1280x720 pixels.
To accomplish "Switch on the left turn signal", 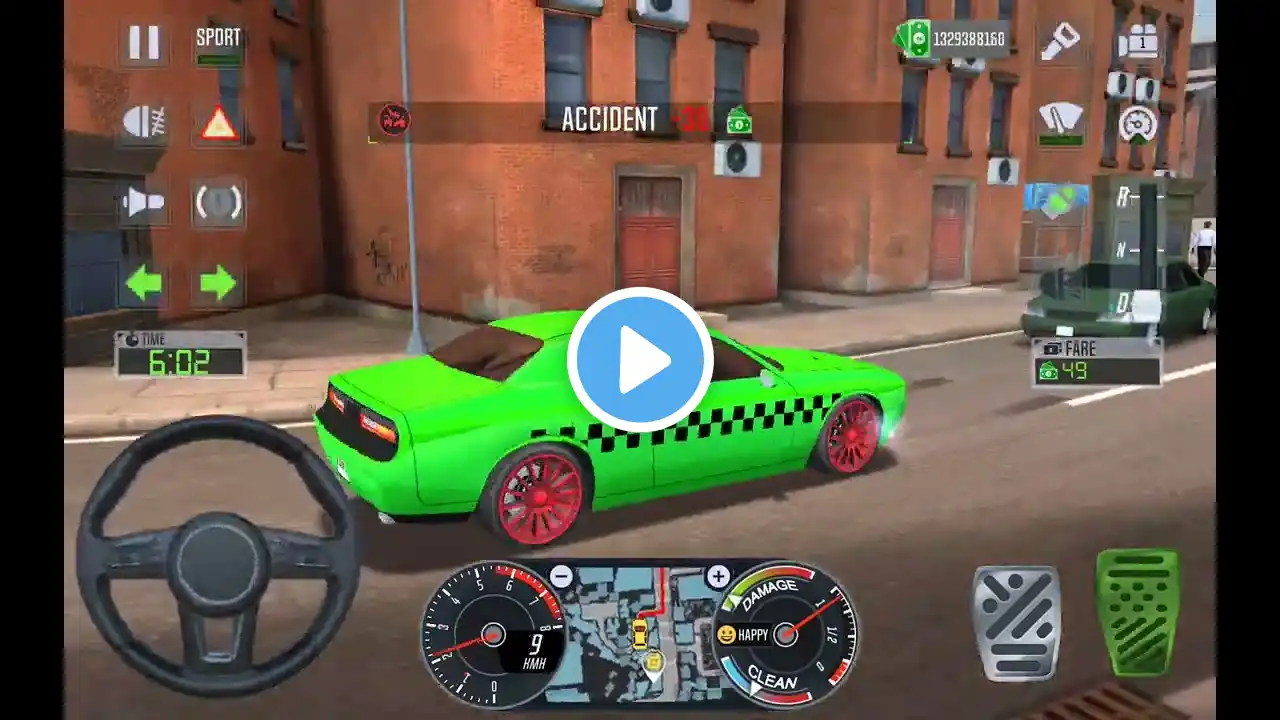I will [x=143, y=283].
